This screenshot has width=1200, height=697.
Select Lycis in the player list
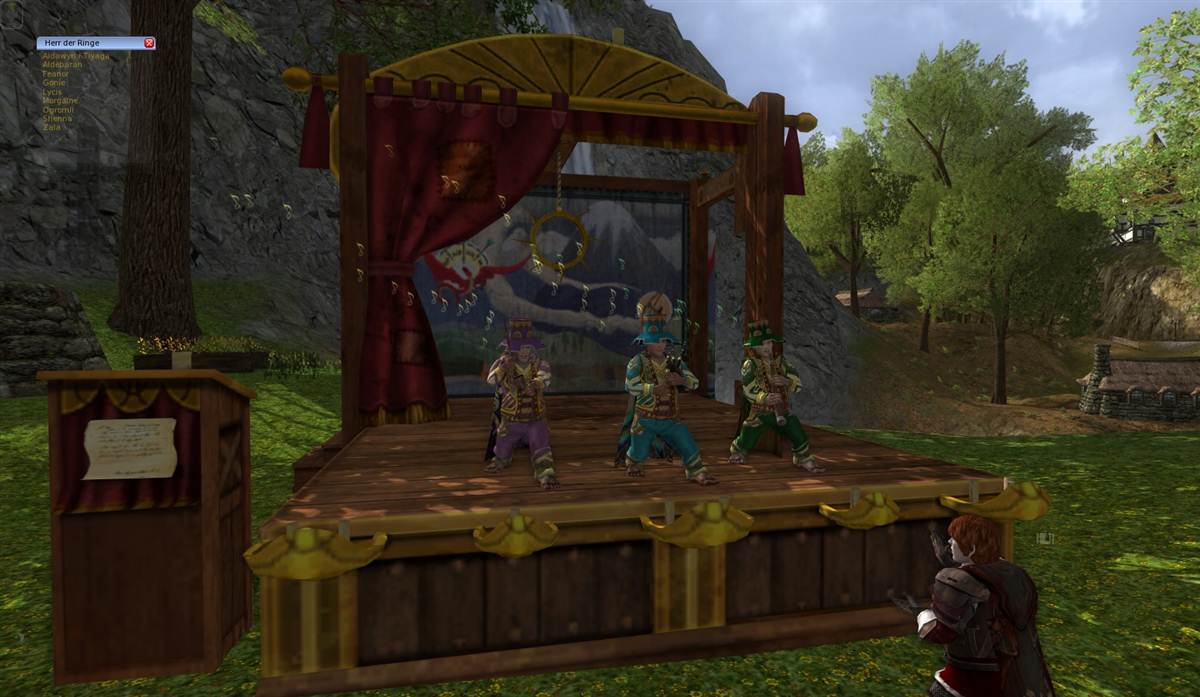coord(52,92)
